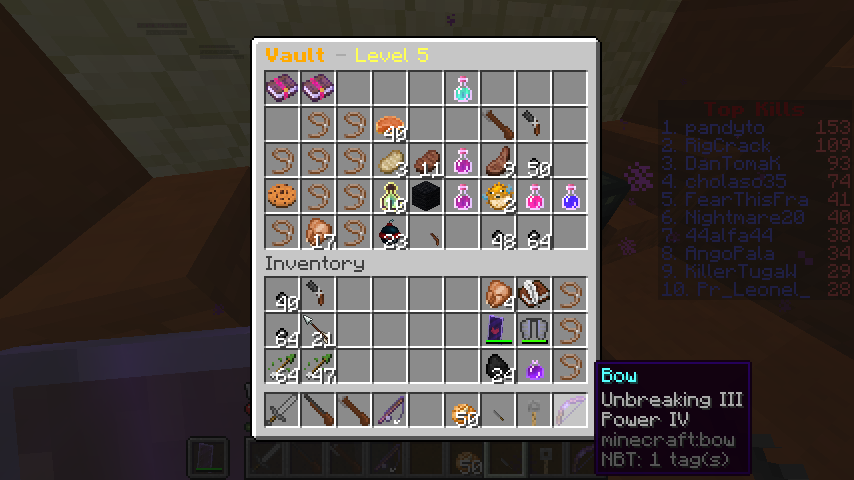
Task: Select the baked potato stack of 3
Action: pyautogui.click(x=390, y=161)
